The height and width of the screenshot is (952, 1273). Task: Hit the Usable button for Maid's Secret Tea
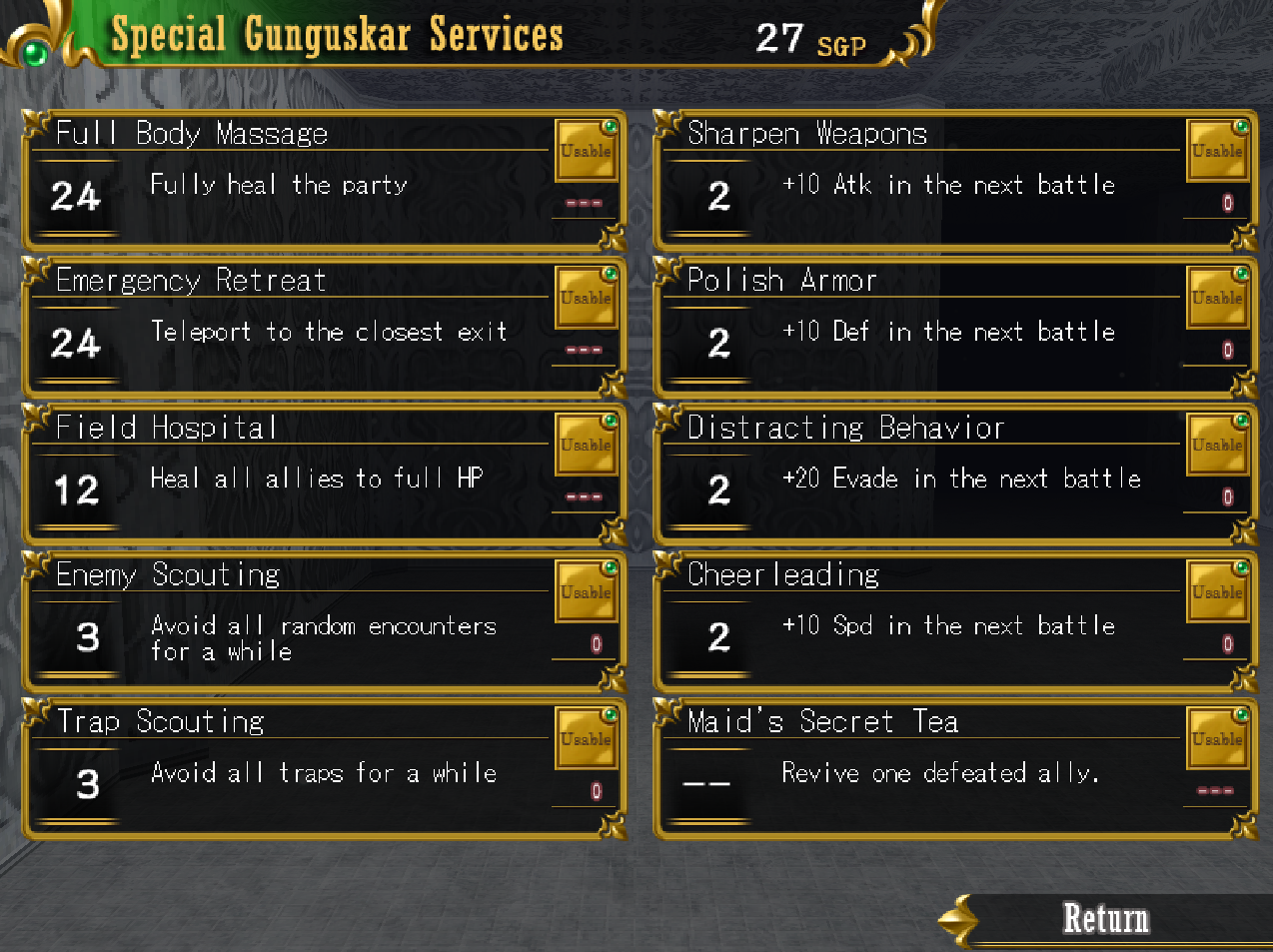click(x=1217, y=738)
